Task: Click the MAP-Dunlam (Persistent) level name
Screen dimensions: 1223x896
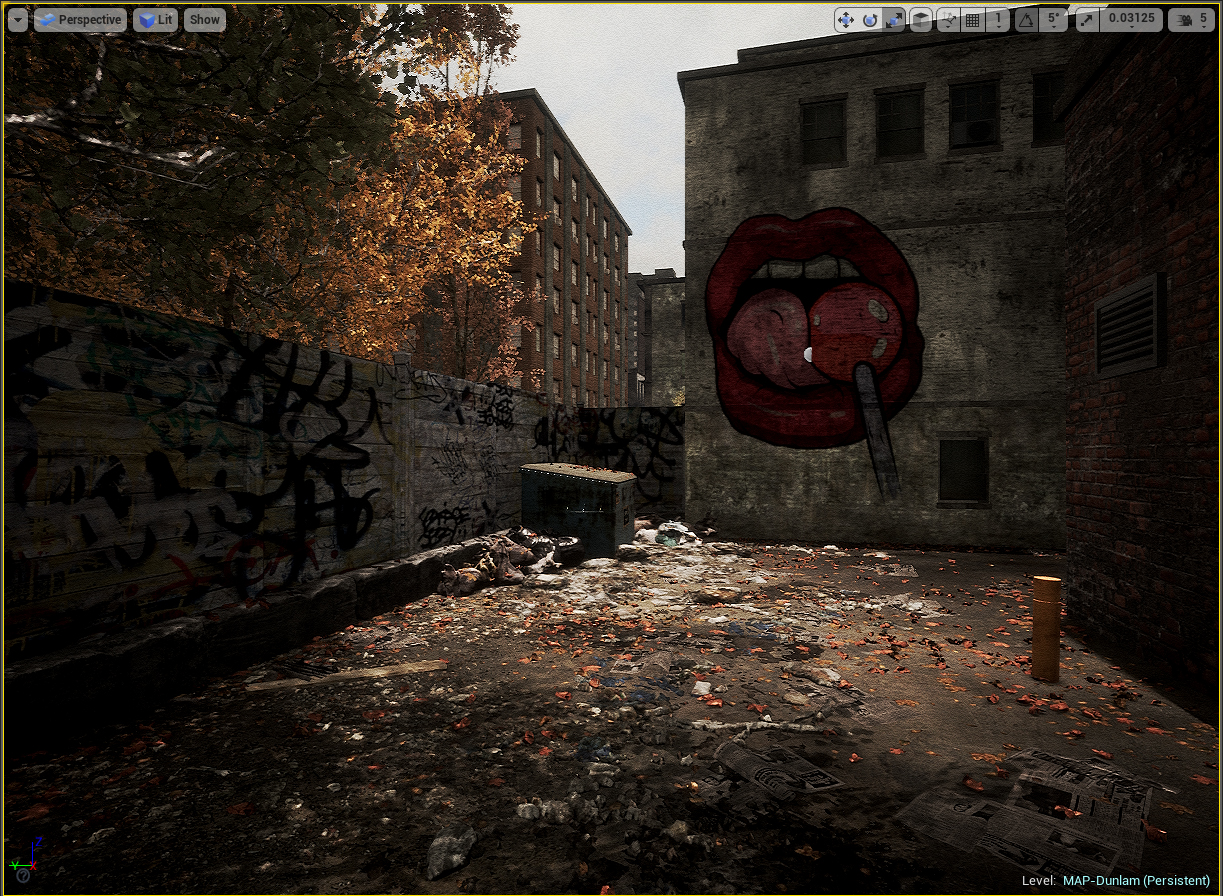Action: 1136,880
